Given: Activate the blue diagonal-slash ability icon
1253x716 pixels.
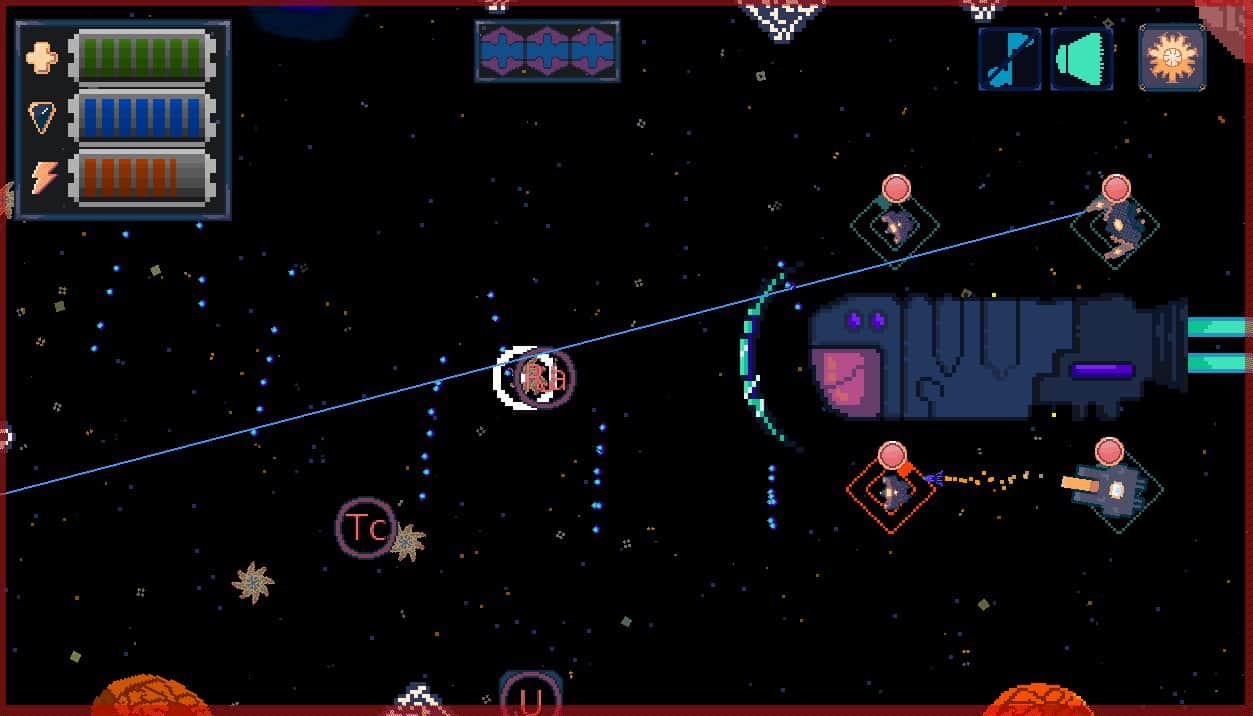Looking at the screenshot, I should [x=1009, y=59].
